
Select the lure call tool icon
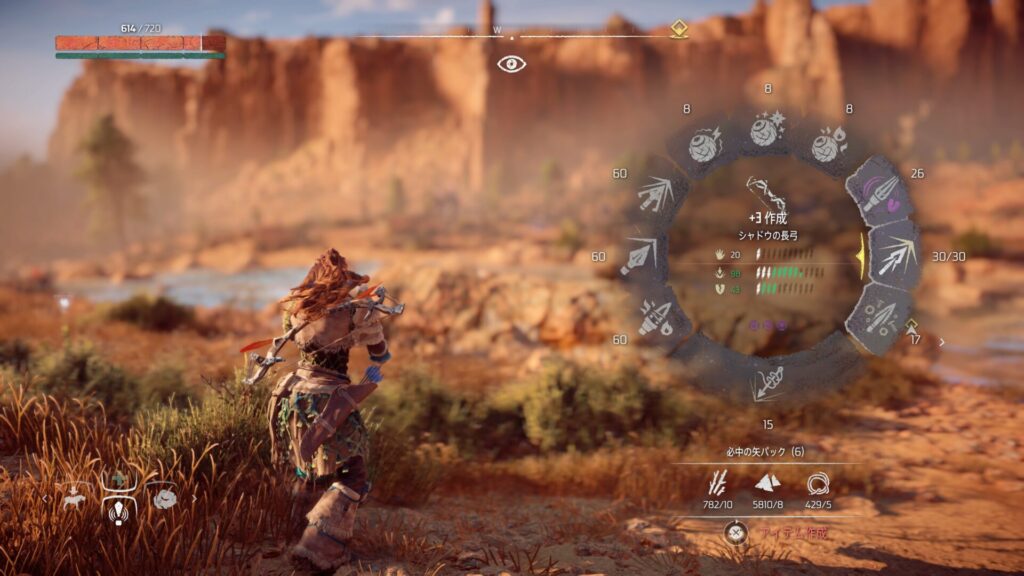pyautogui.click(x=119, y=511)
